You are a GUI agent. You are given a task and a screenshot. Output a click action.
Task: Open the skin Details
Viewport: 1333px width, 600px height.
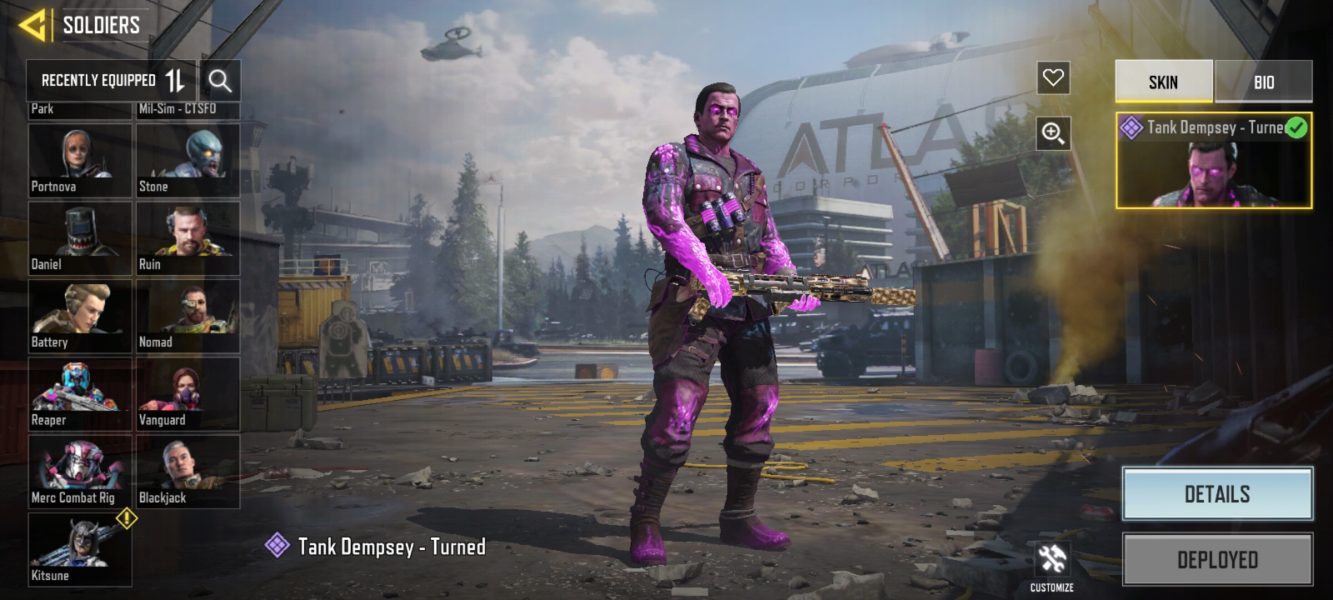[1216, 494]
